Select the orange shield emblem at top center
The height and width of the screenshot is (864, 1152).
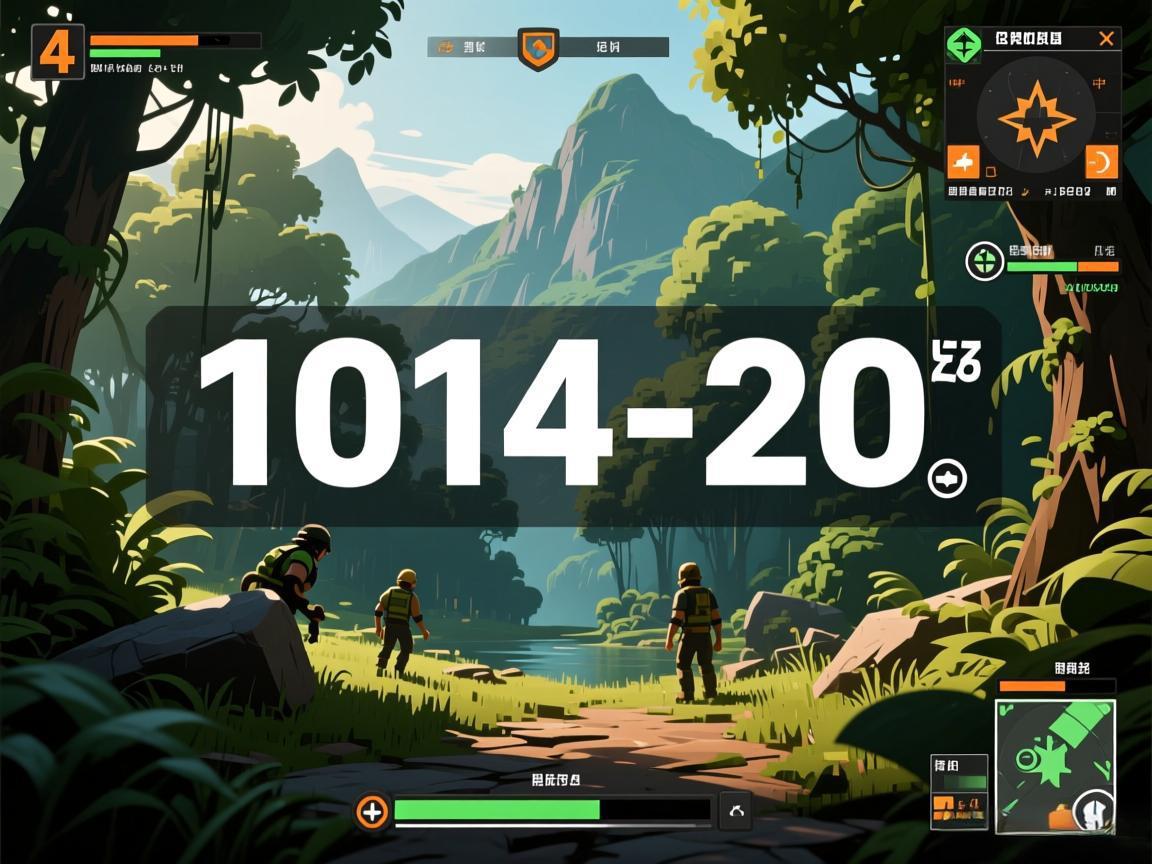[x=538, y=48]
